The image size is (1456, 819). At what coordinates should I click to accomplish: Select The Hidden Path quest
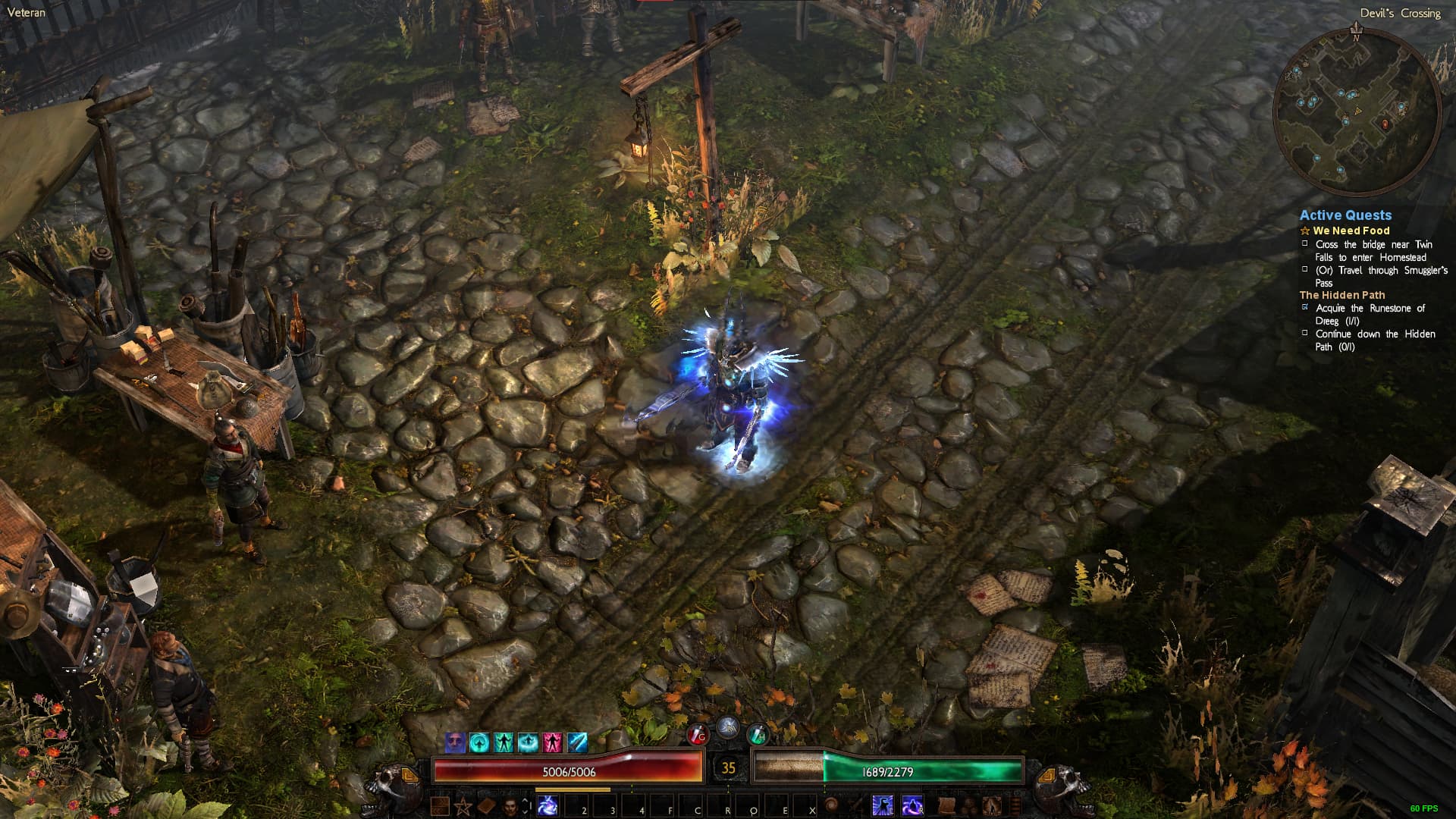point(1341,295)
